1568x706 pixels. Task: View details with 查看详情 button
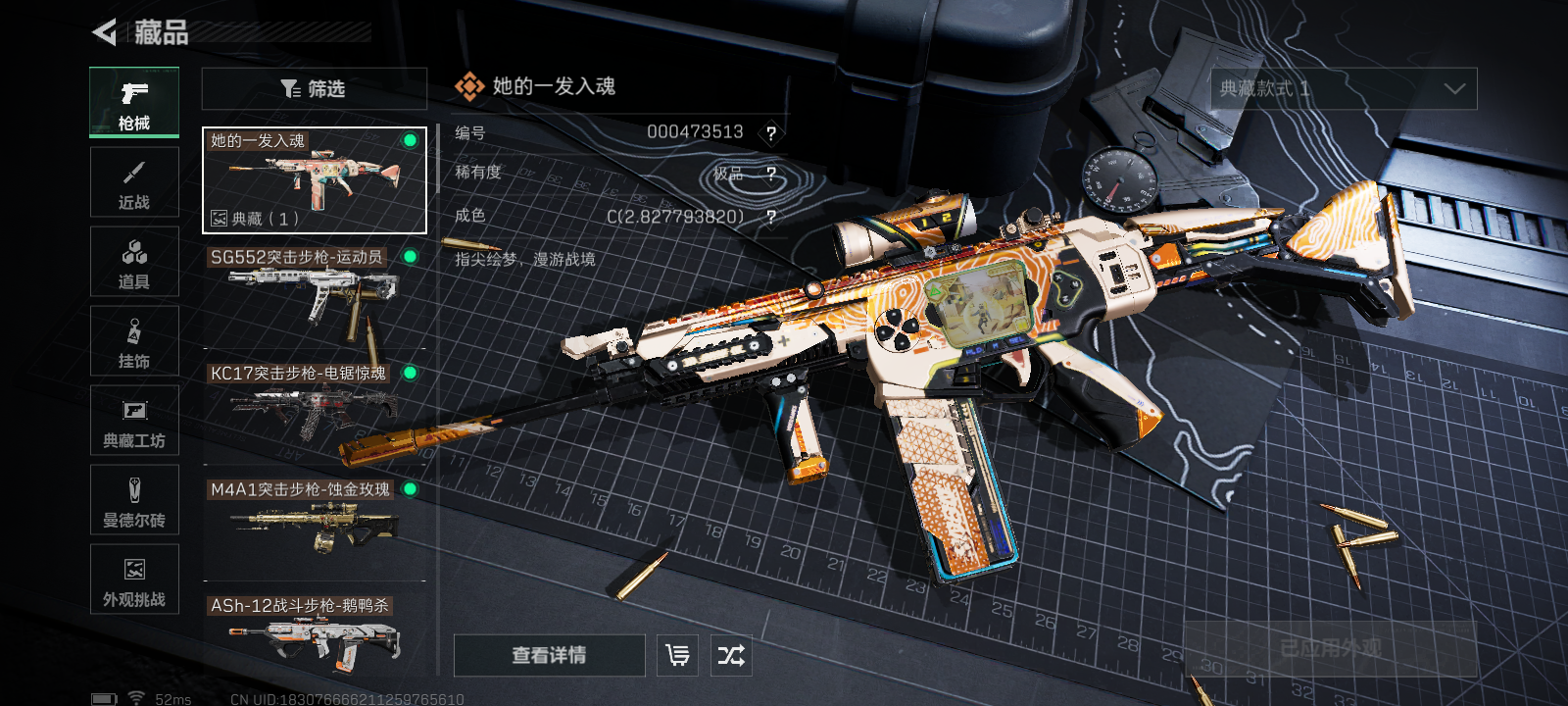(549, 655)
